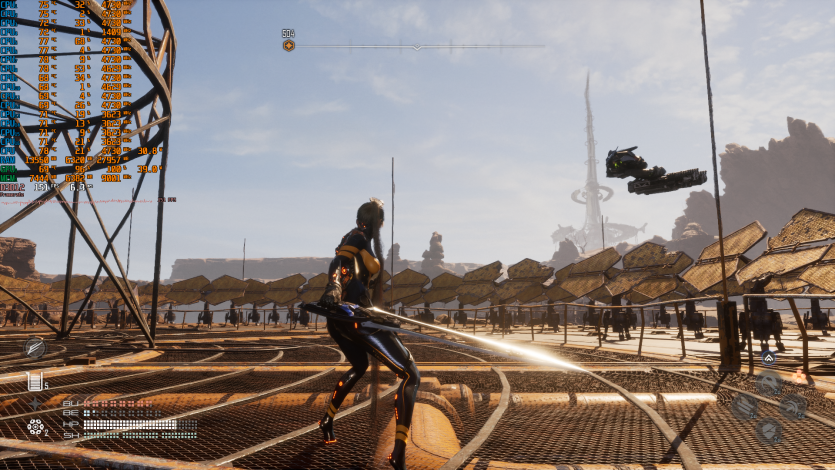Image resolution: width=835 pixels, height=470 pixels.
Task: Activate the top skill in the skill diamond
Action: 768,381
